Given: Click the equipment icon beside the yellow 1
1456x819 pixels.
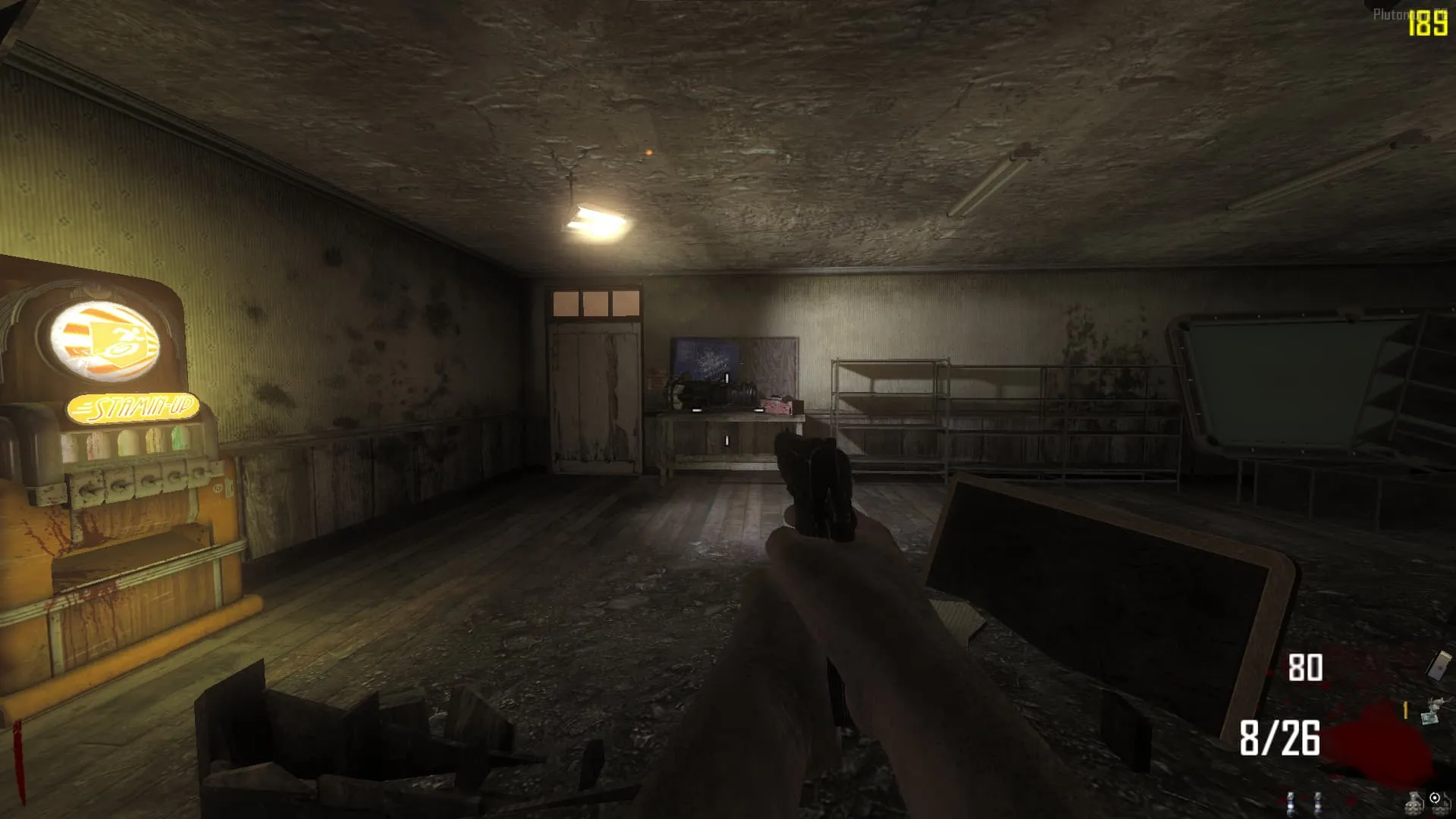Looking at the screenshot, I should pos(1432,712).
